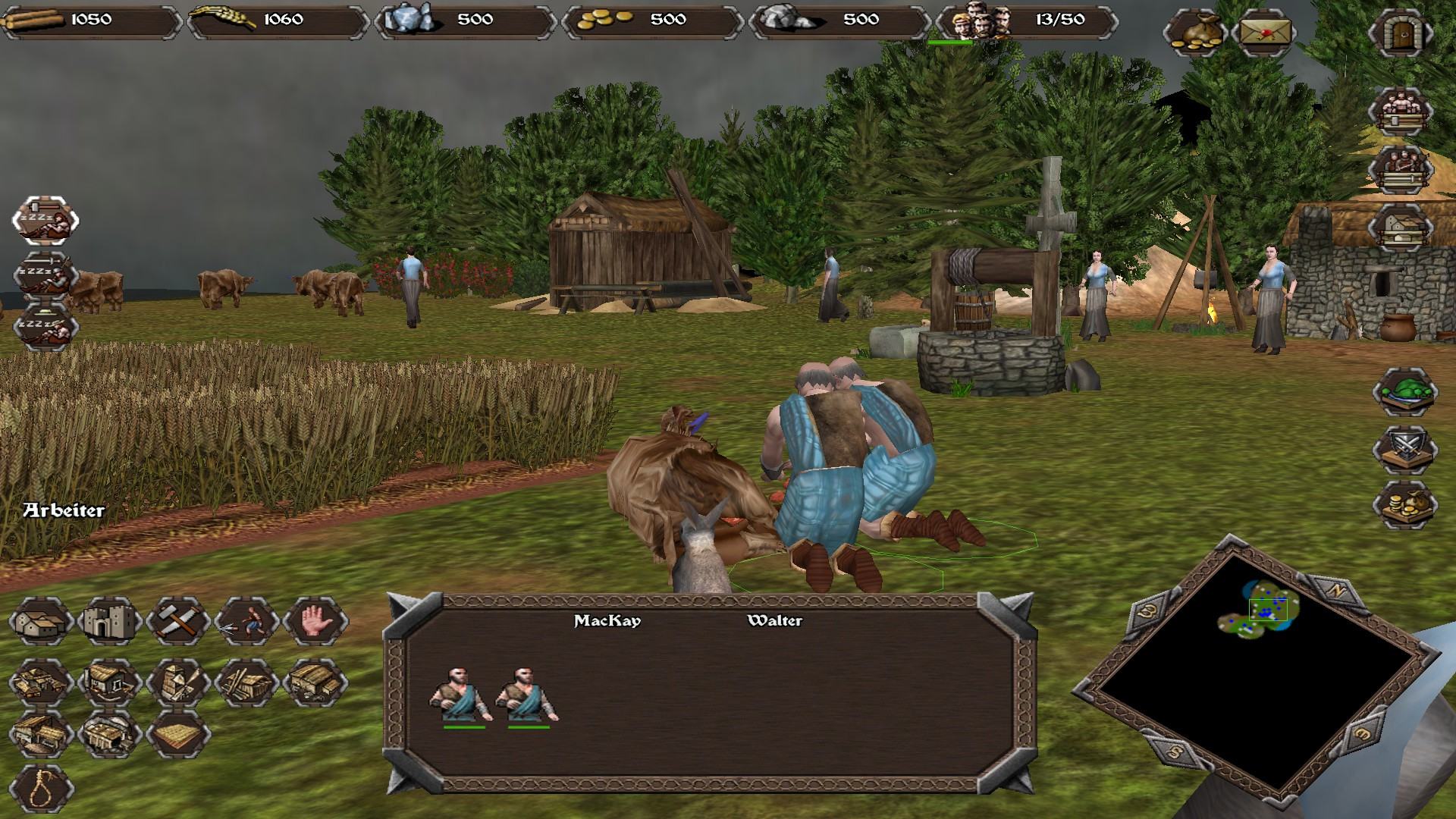Choose the castle fortifications category

(x=110, y=622)
